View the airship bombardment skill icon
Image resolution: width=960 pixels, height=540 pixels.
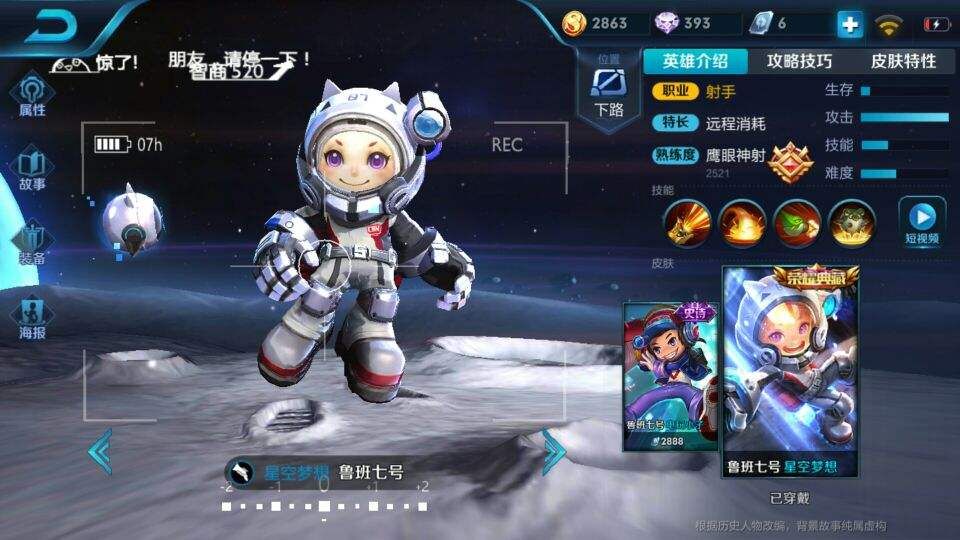(852, 222)
